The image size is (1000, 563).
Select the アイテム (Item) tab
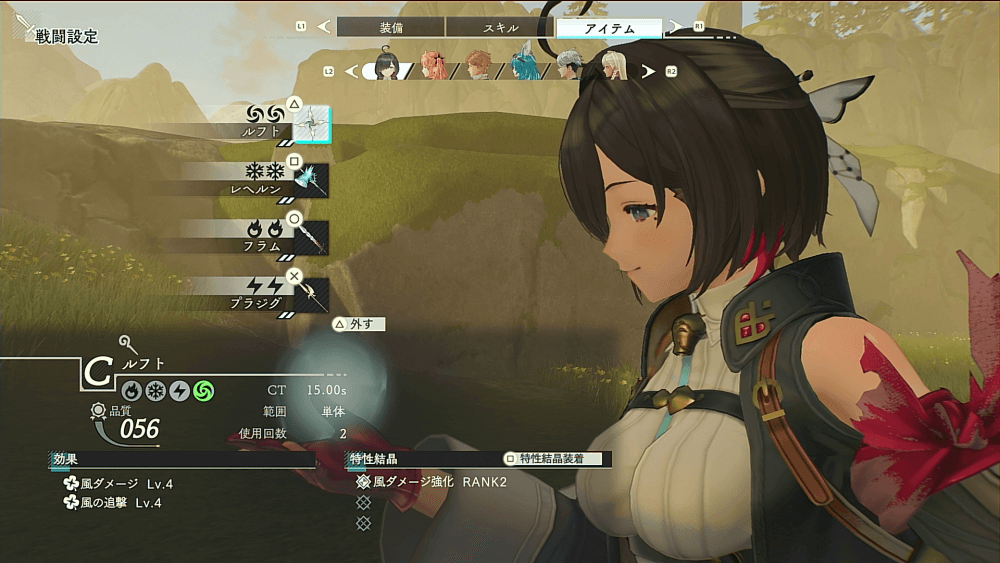pos(608,28)
